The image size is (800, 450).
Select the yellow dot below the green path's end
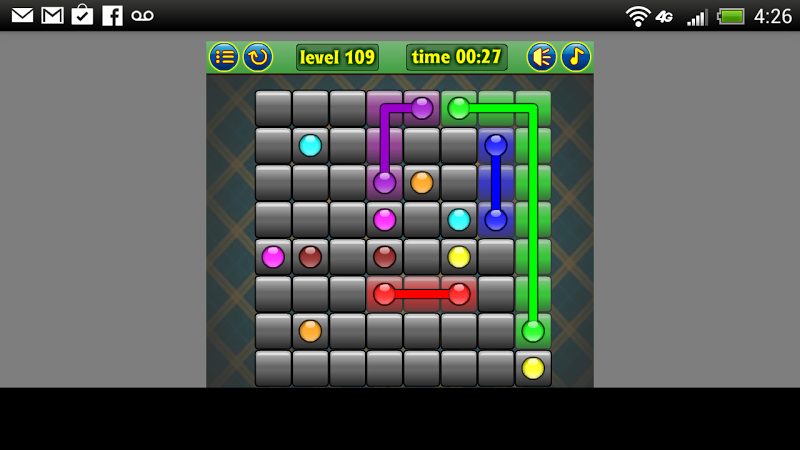pos(533,368)
